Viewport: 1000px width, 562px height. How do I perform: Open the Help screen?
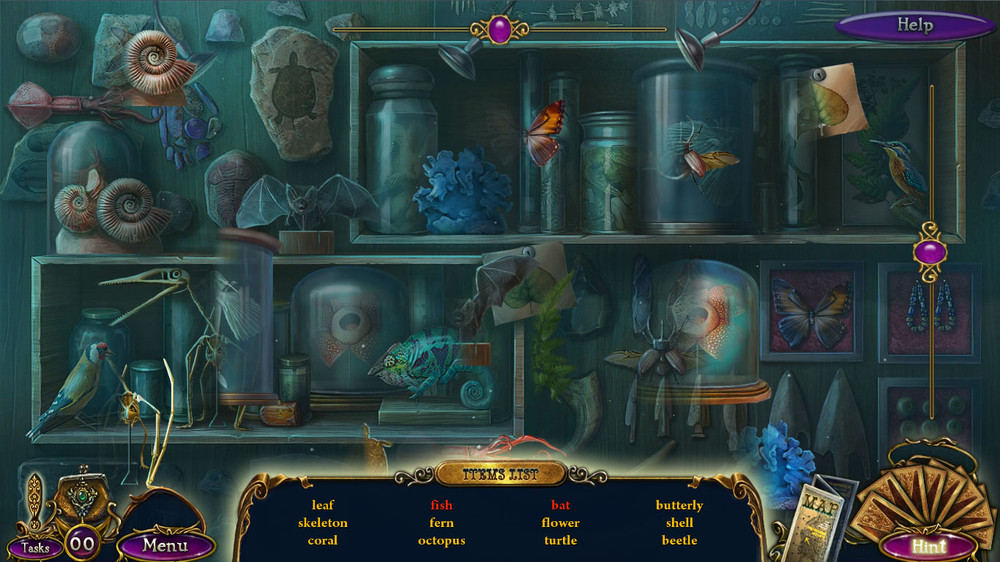coord(914,25)
